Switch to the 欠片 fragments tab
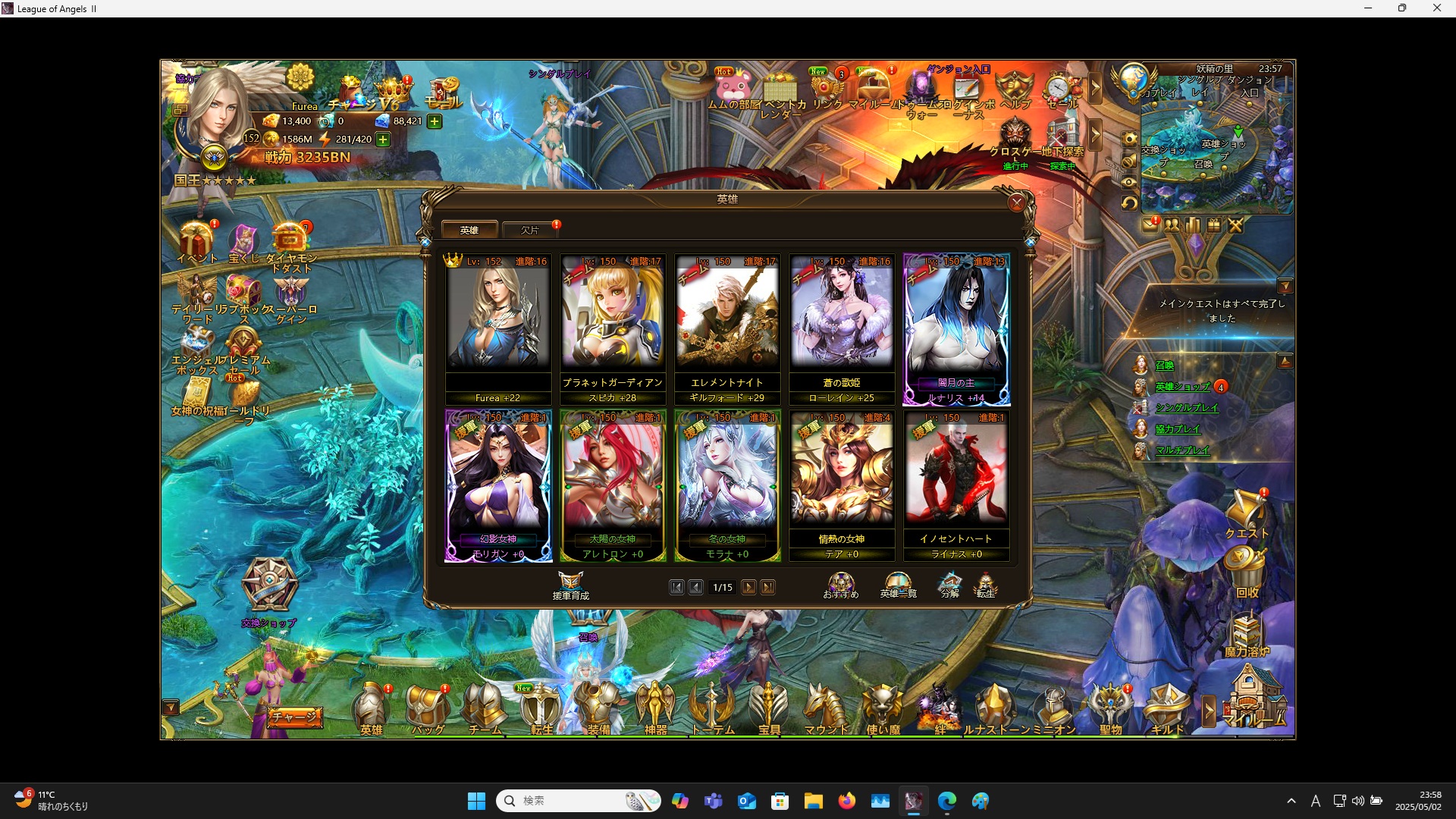 (529, 229)
